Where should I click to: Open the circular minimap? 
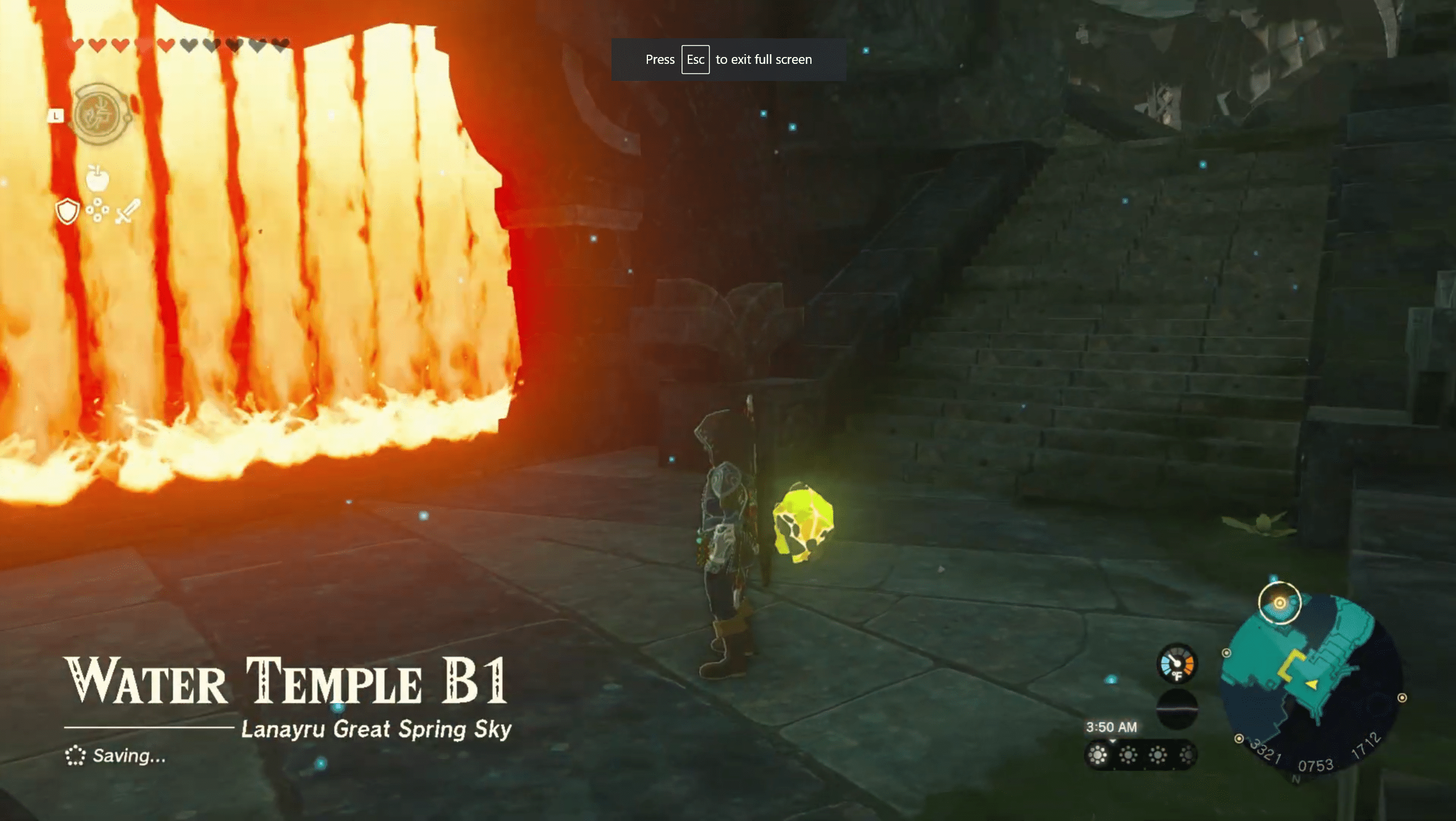point(1311,681)
